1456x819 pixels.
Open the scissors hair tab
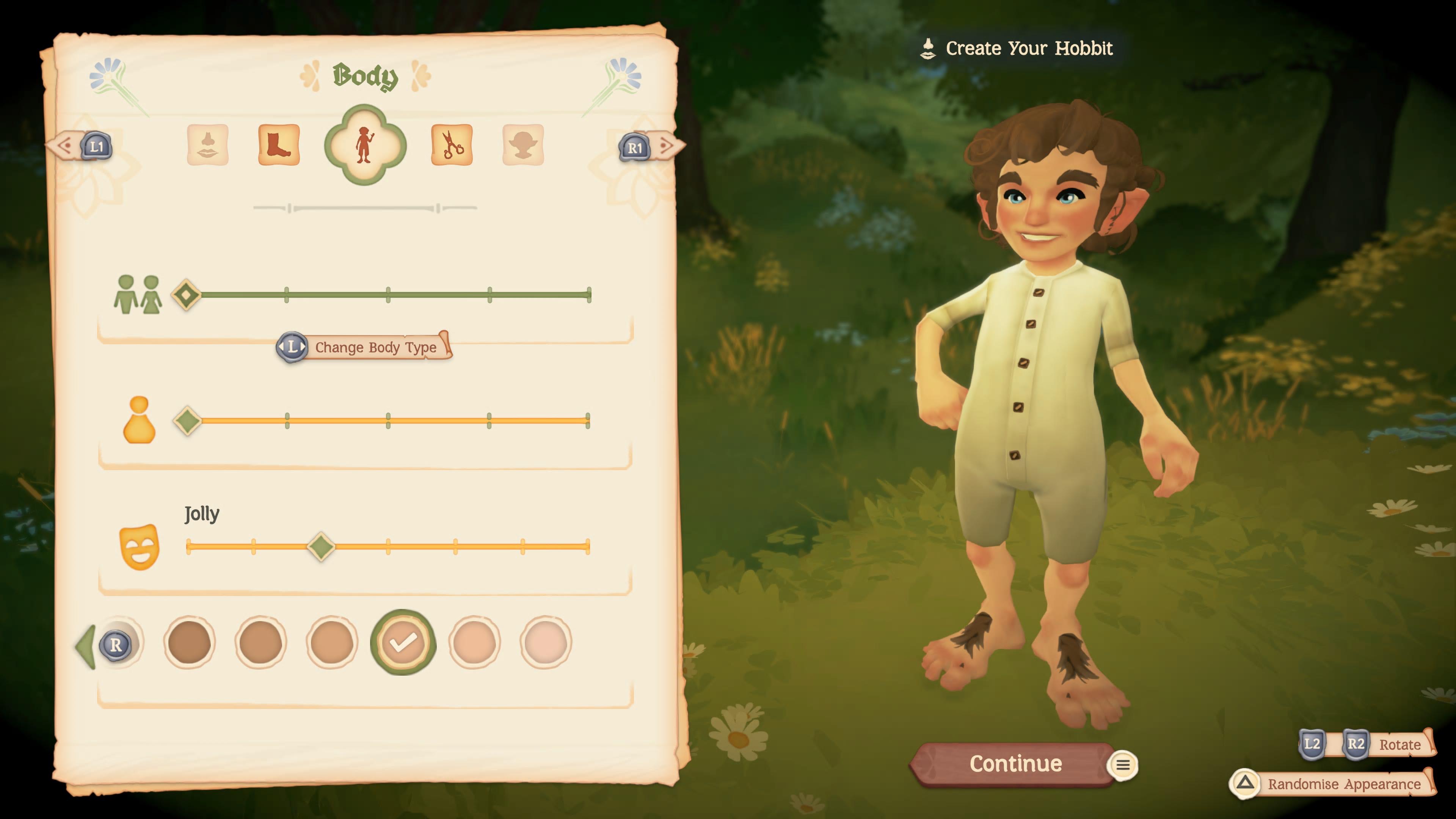[452, 145]
